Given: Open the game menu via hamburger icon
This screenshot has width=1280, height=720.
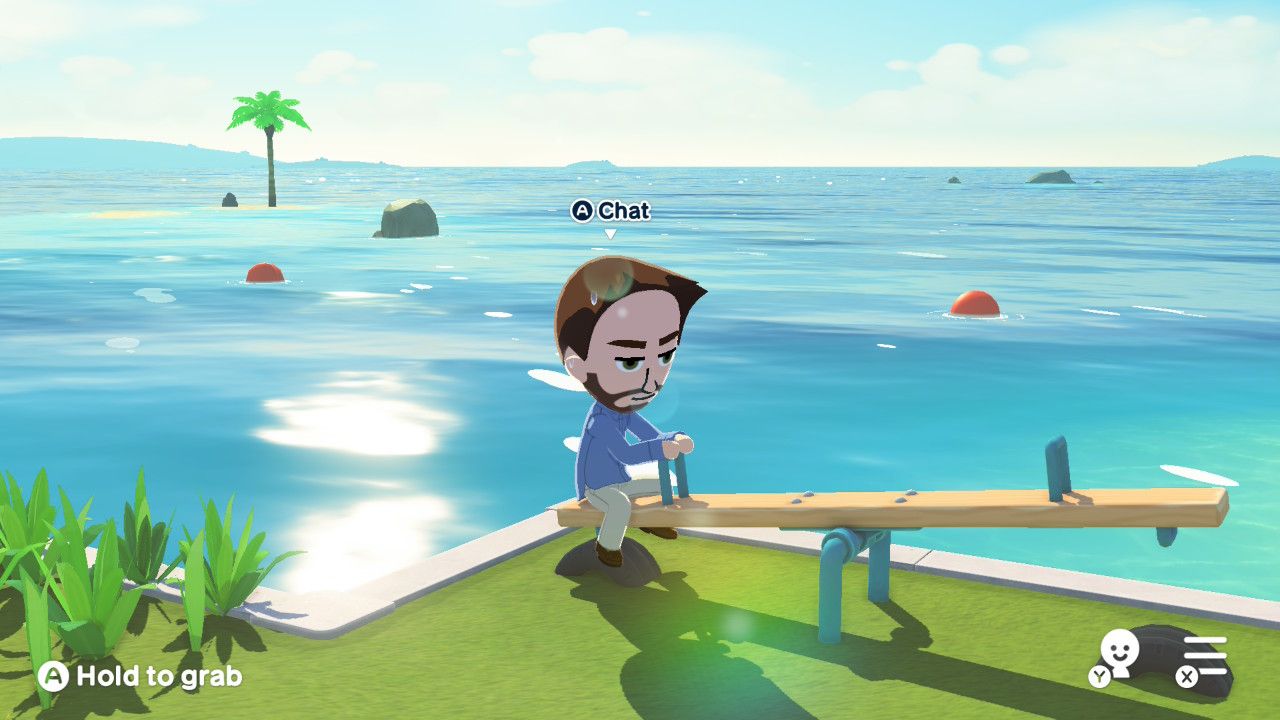Looking at the screenshot, I should click(x=1205, y=655).
